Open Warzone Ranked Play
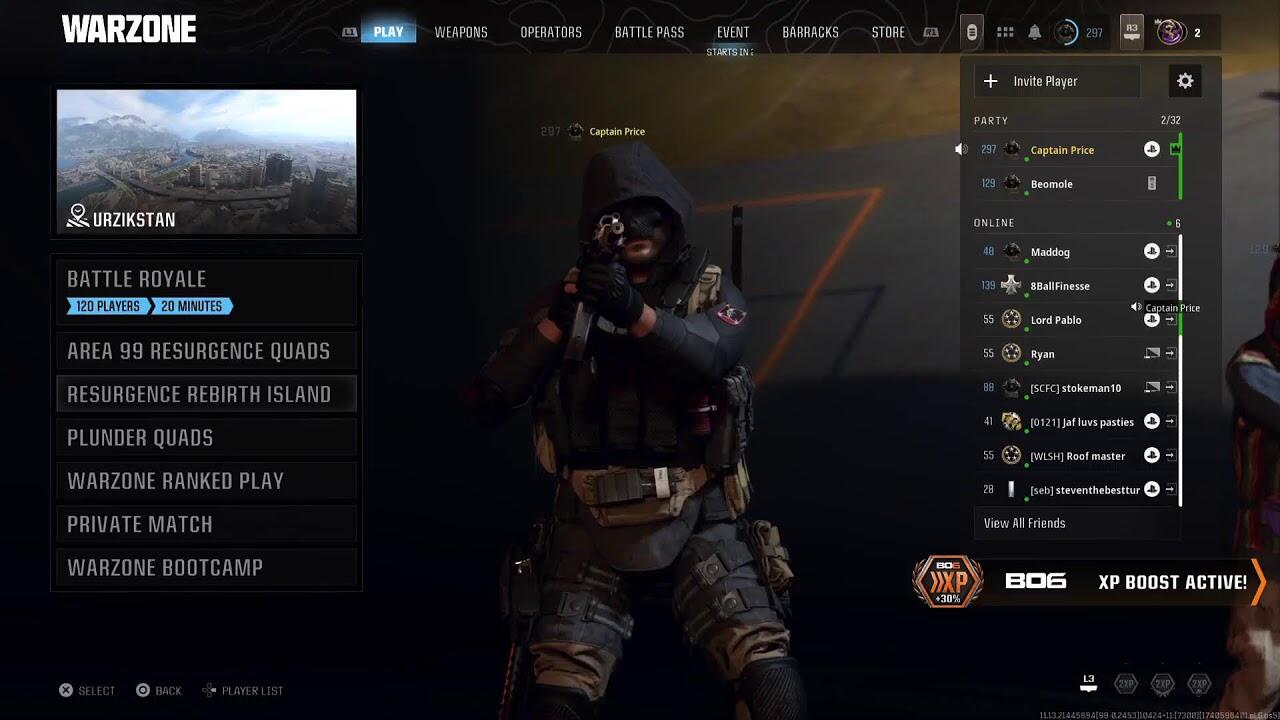Image resolution: width=1280 pixels, height=720 pixels. 206,481
